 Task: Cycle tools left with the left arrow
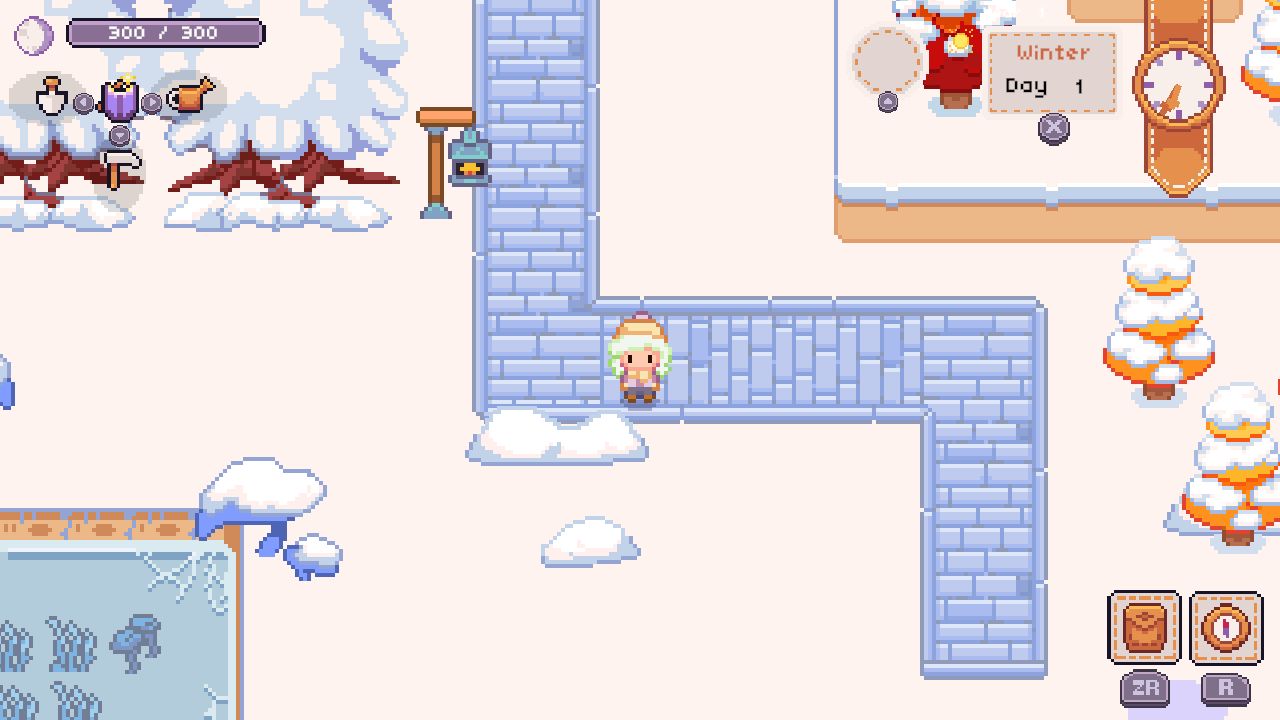(x=82, y=100)
